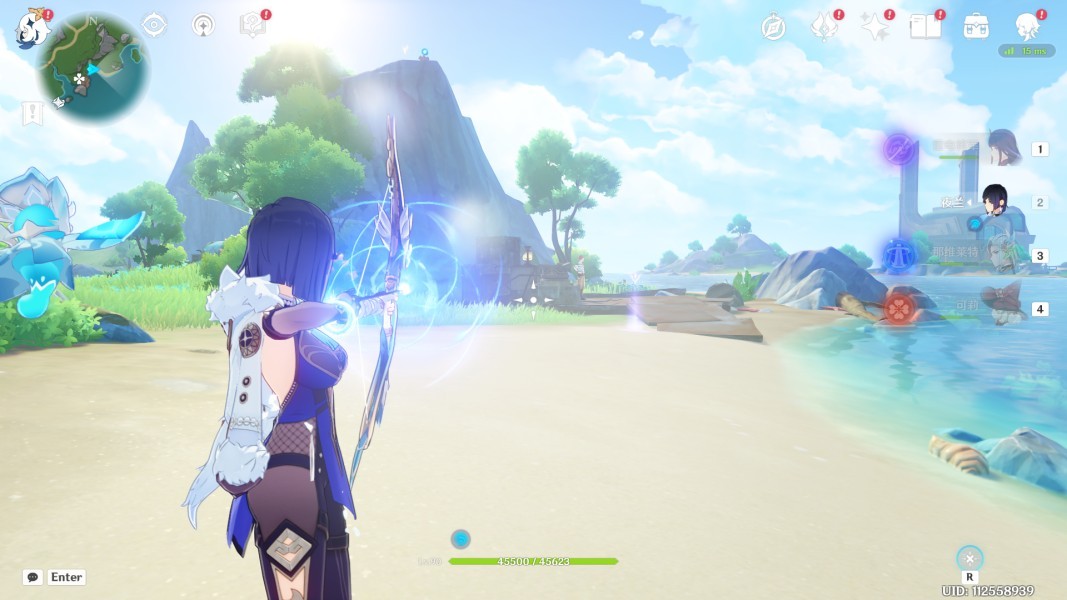This screenshot has width=1067, height=600.
Task: Open the quest navigation beacon icon
Action: coord(202,25)
